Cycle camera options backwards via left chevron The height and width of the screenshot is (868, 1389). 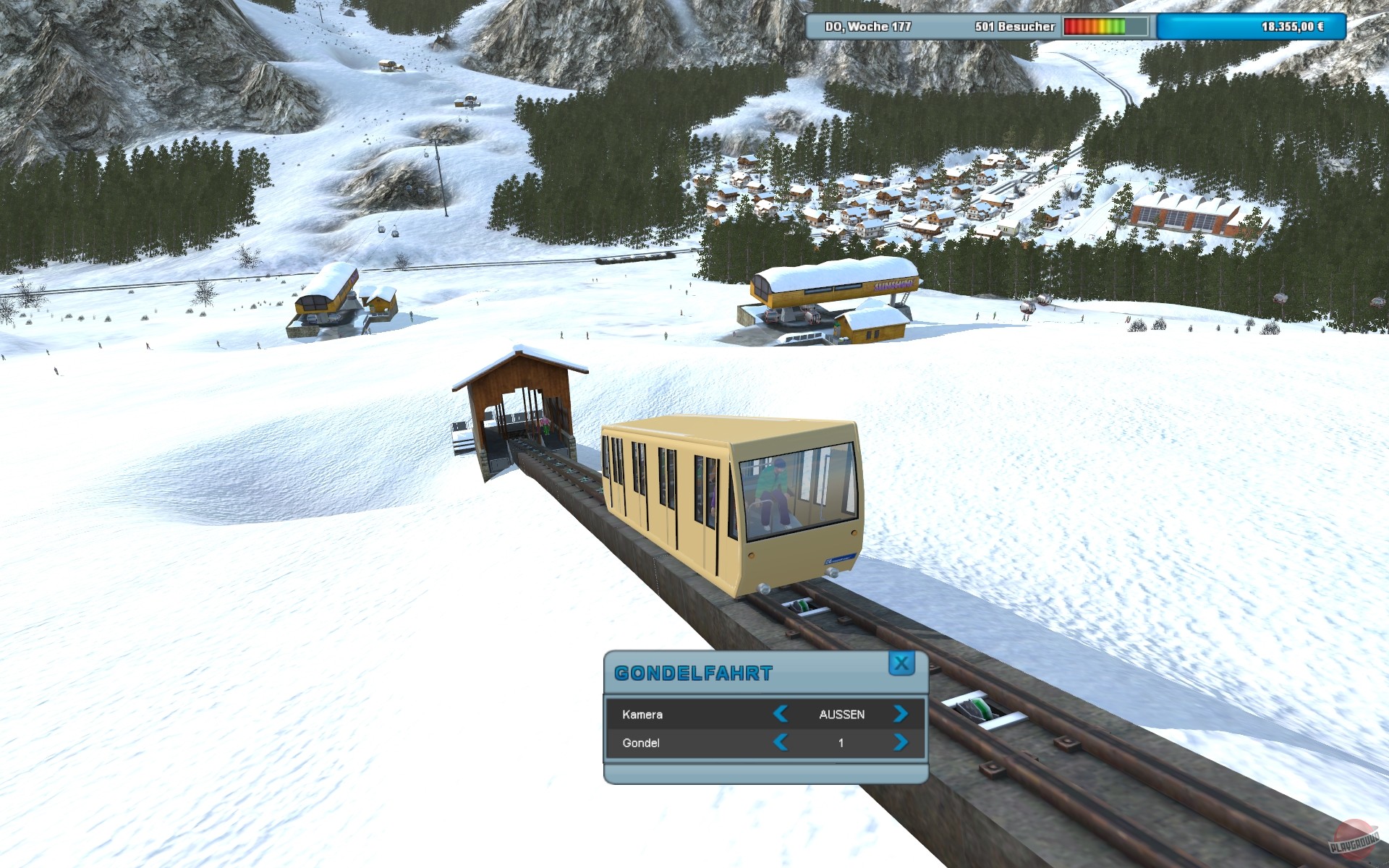coord(781,715)
